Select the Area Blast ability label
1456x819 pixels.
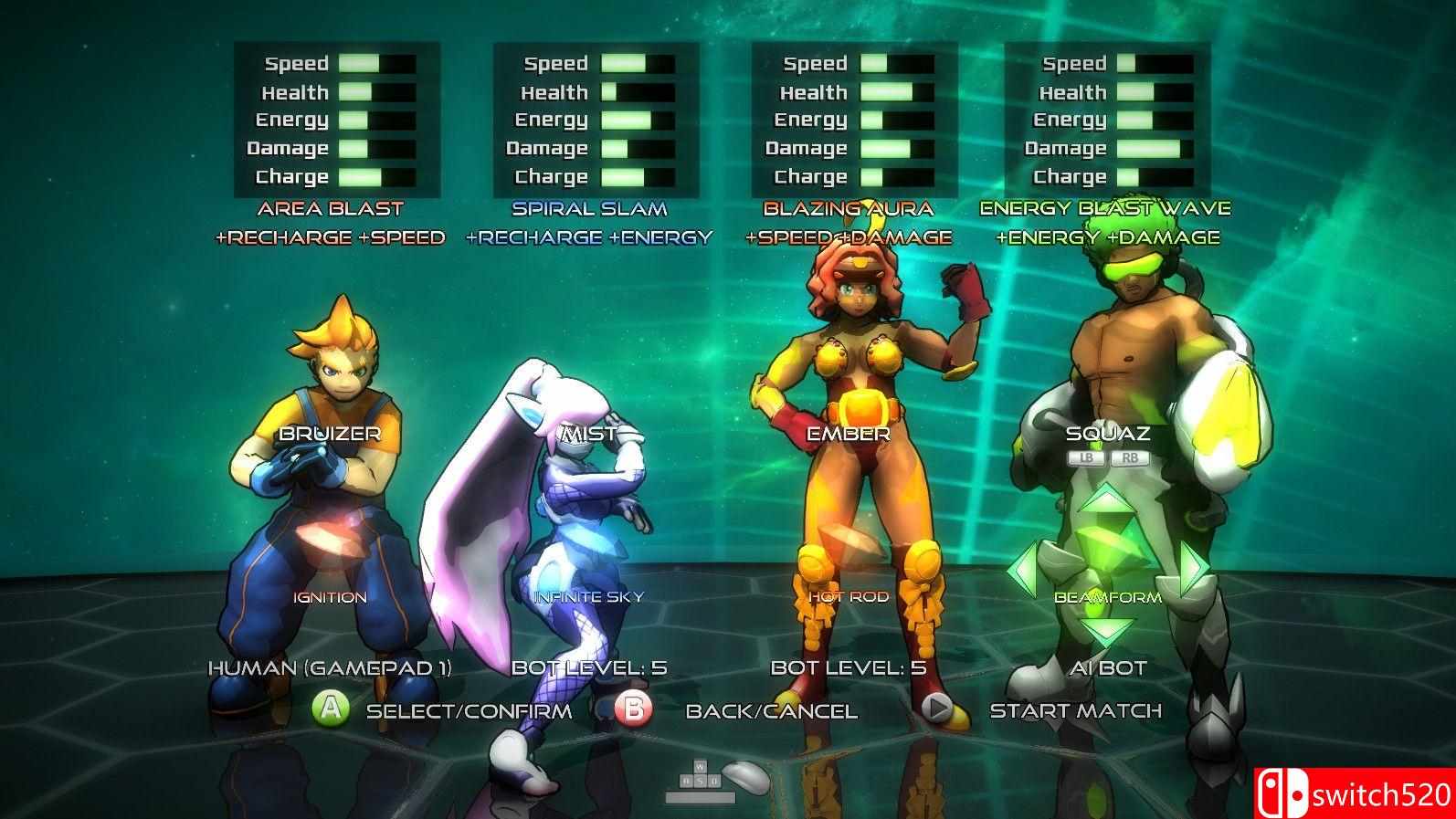tap(332, 208)
